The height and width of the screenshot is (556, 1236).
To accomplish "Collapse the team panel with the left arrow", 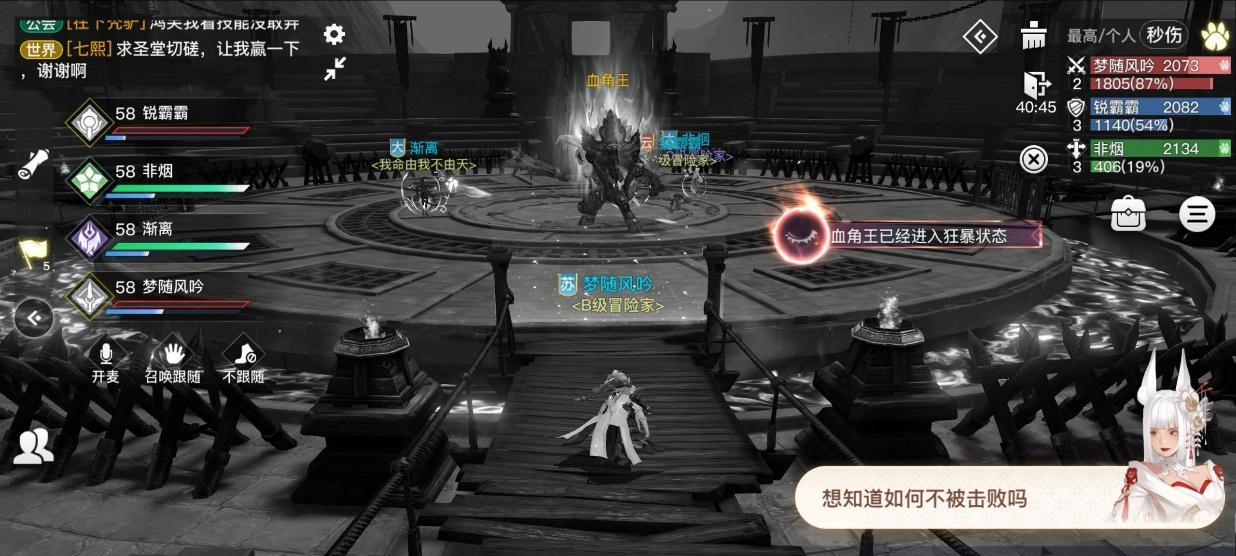I will [x=34, y=318].
